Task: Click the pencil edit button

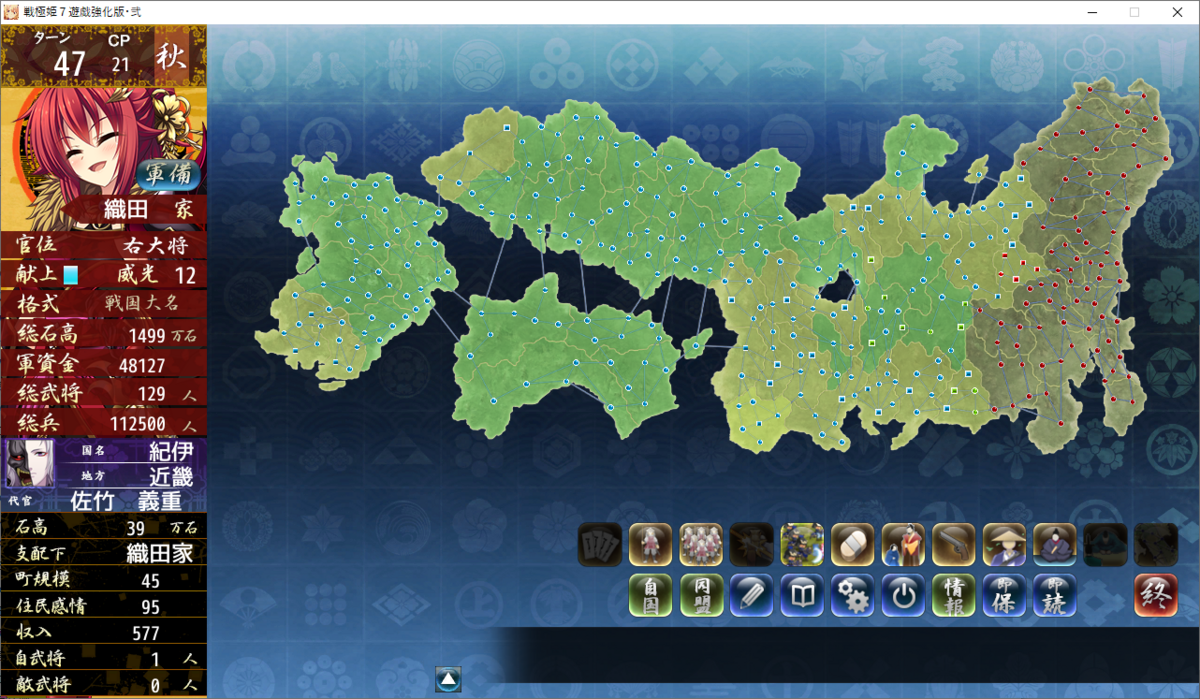Action: (751, 595)
